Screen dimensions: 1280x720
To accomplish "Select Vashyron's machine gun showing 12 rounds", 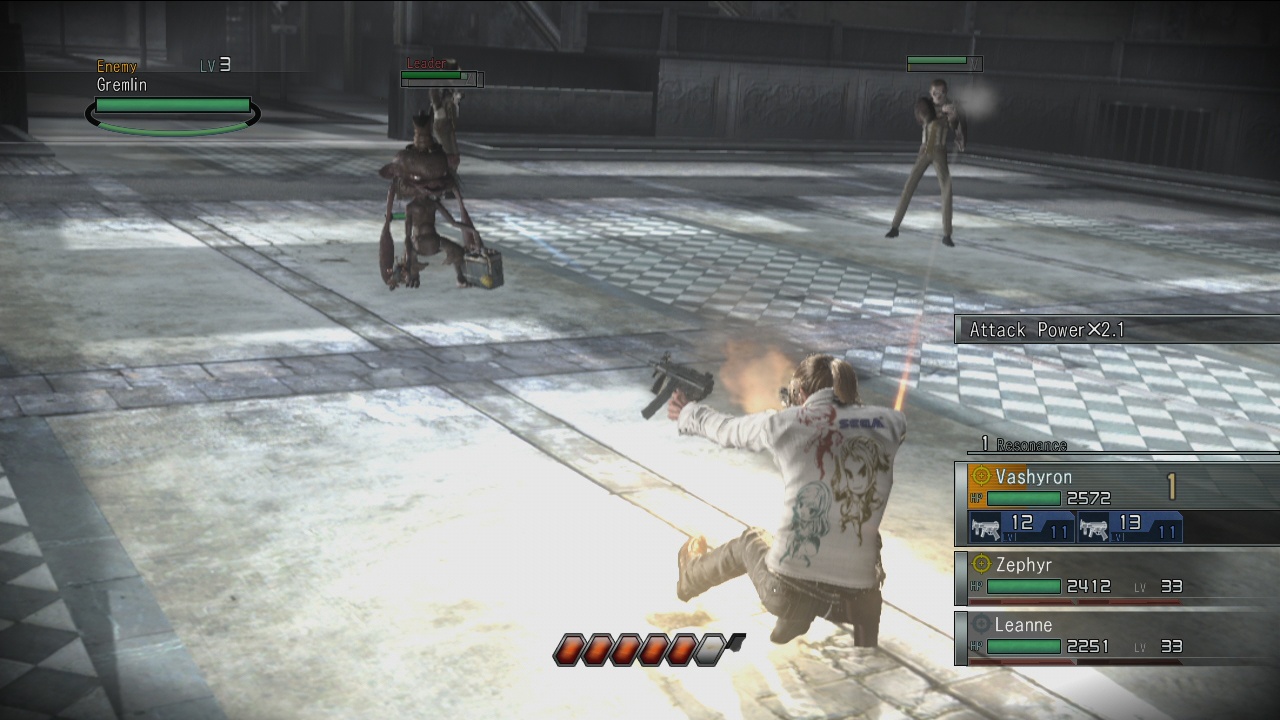I will click(x=987, y=527).
